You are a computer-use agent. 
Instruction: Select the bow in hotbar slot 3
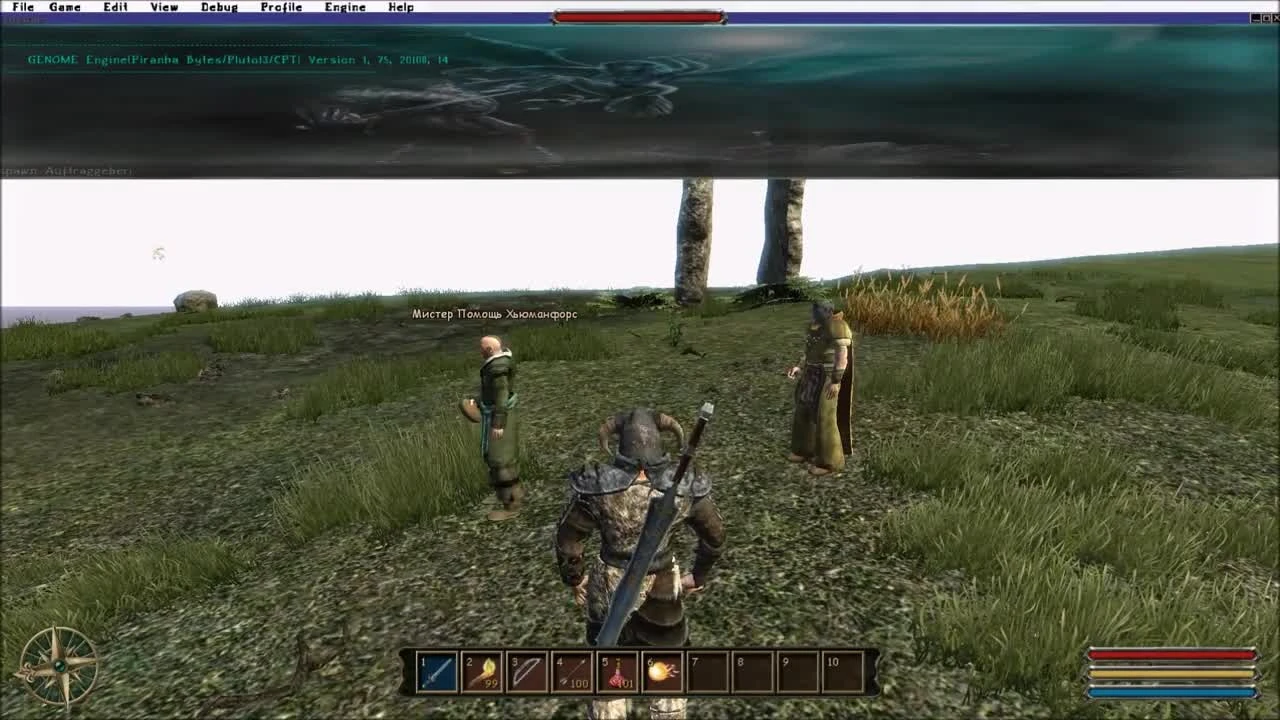530,672
